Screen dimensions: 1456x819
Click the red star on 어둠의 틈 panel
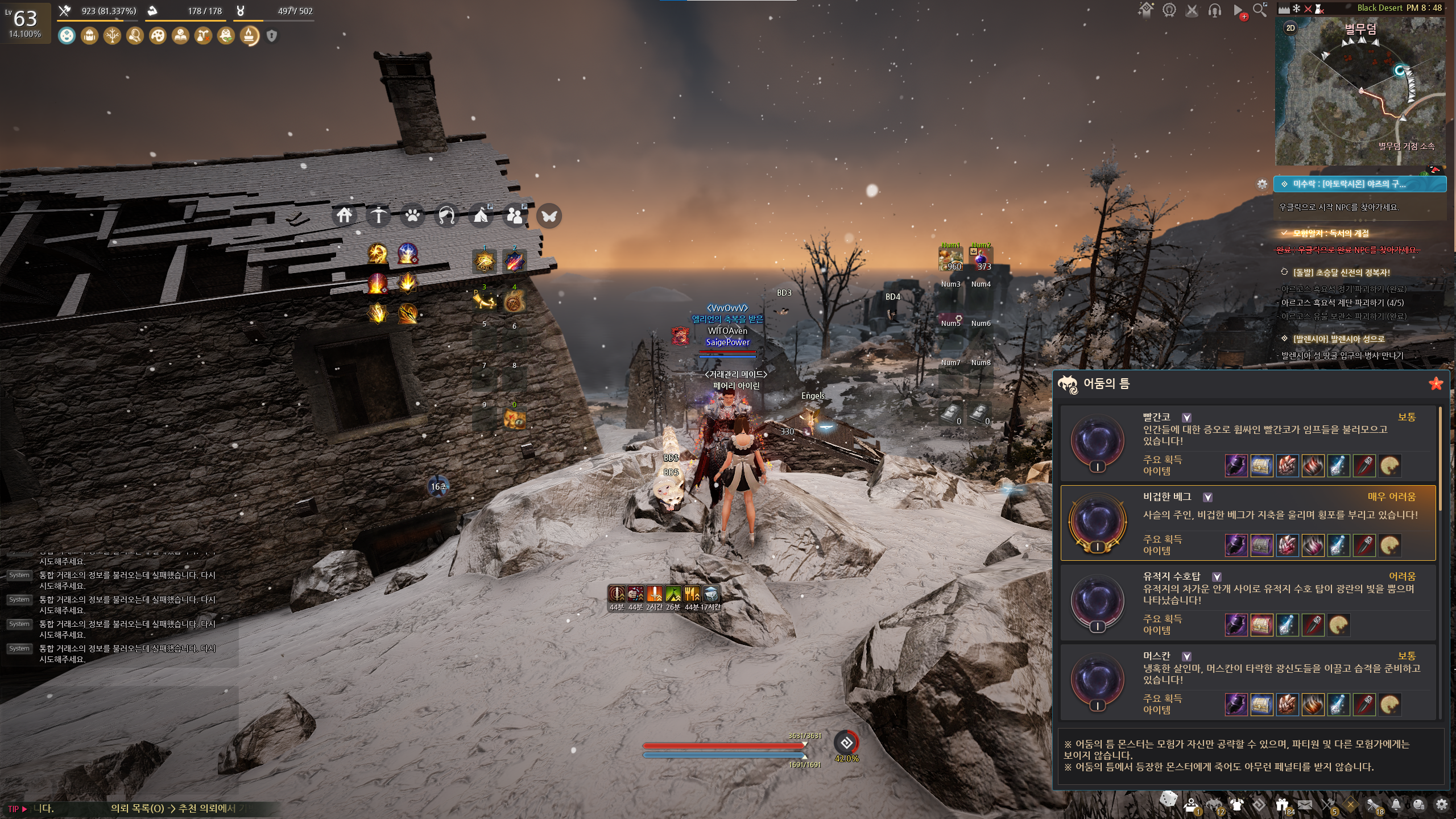tap(1436, 383)
